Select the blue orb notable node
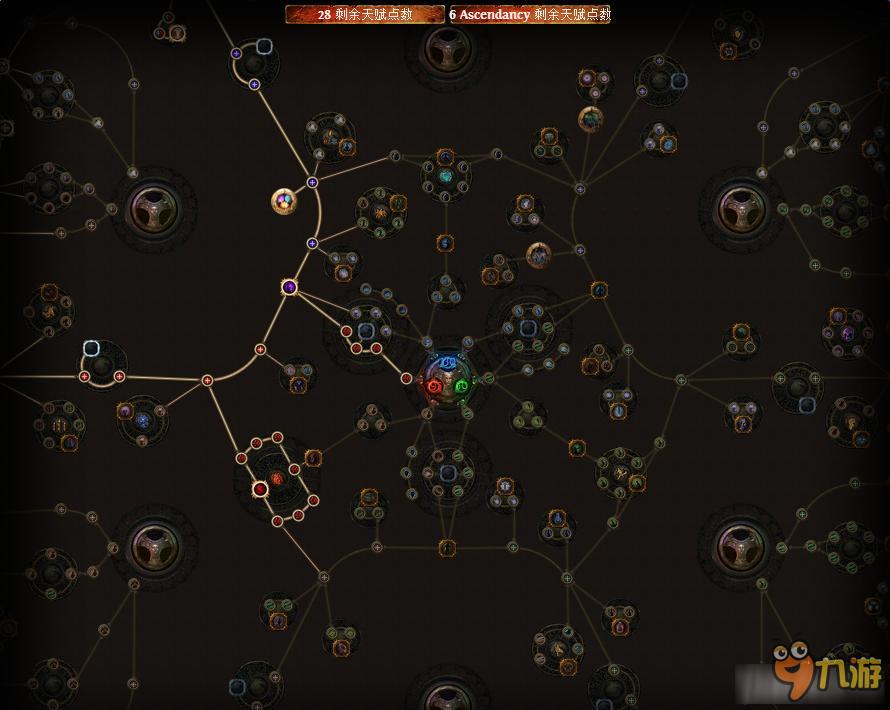The height and width of the screenshot is (710, 890). pos(142,421)
